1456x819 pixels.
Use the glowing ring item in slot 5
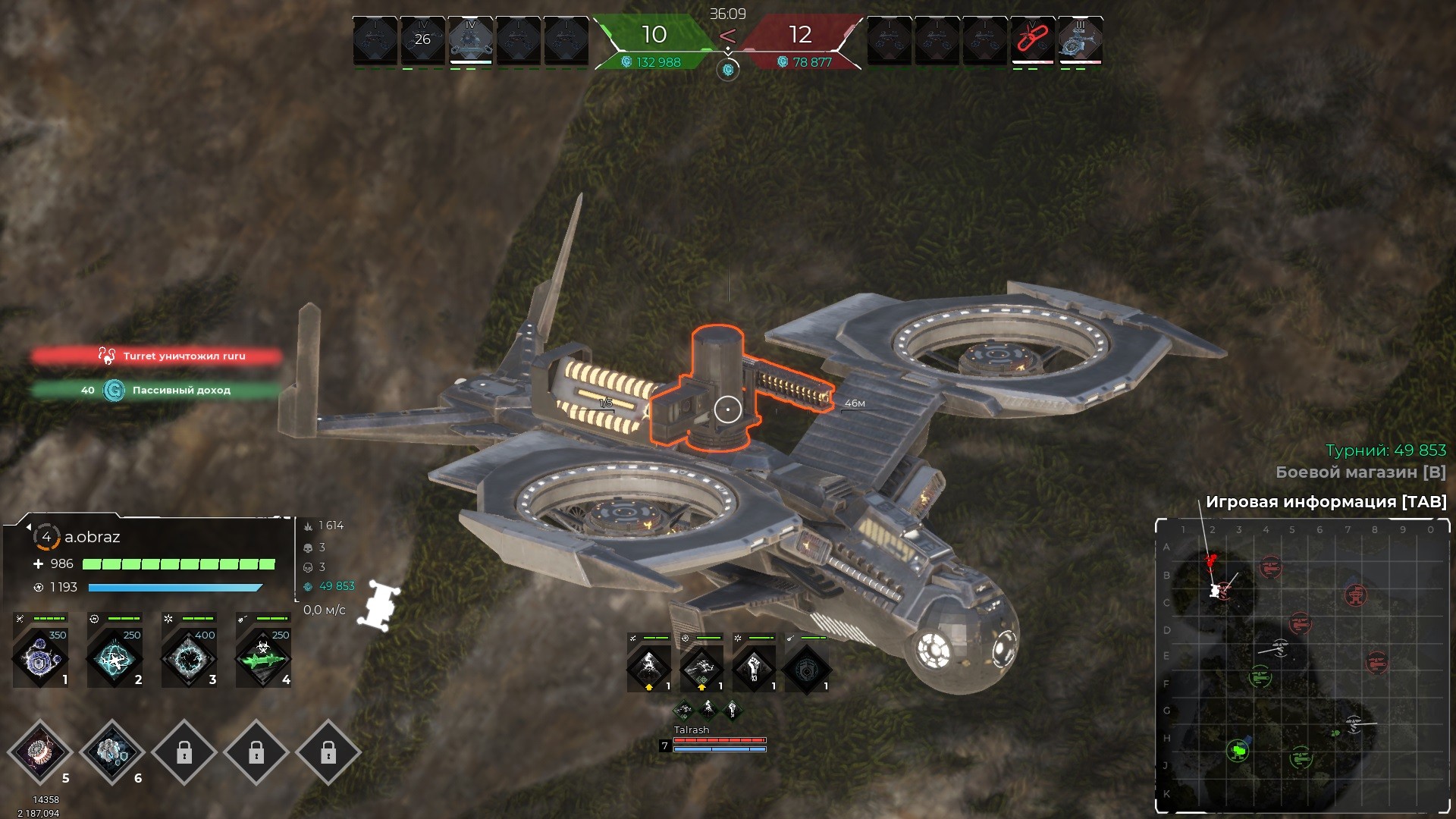click(39, 752)
